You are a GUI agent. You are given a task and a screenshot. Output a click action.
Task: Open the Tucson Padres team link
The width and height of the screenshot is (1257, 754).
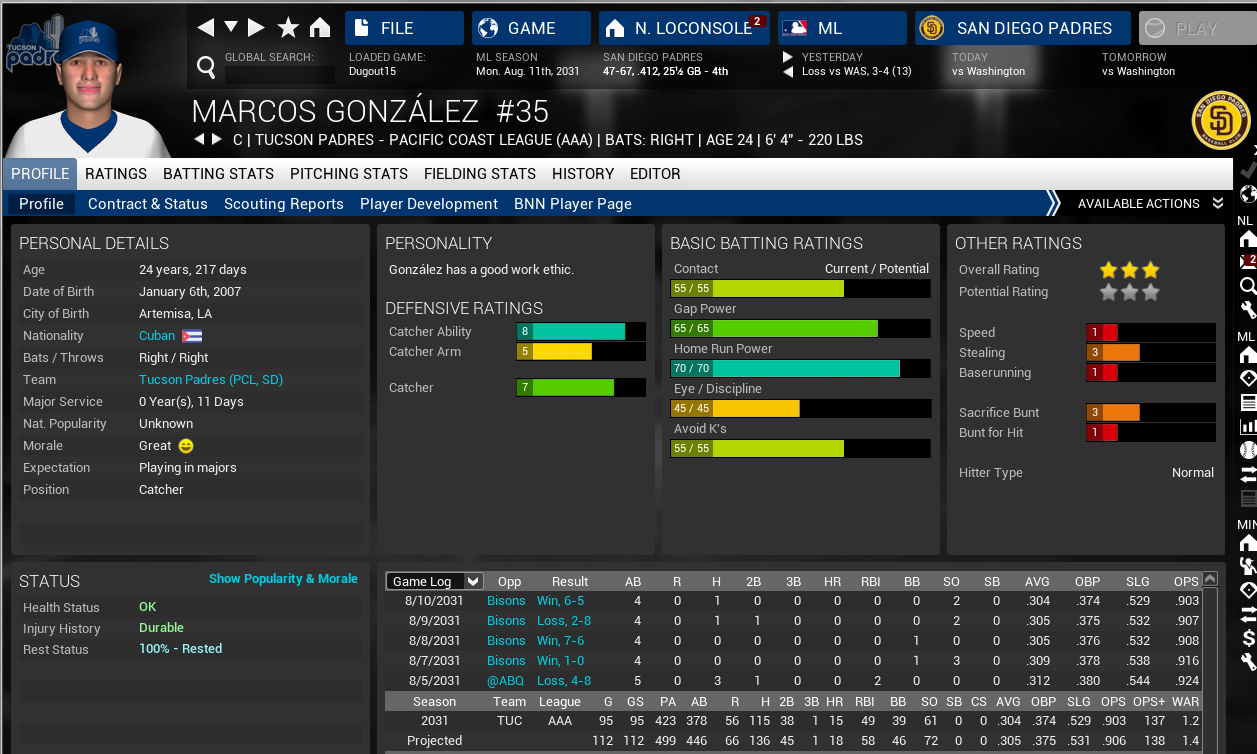click(211, 380)
